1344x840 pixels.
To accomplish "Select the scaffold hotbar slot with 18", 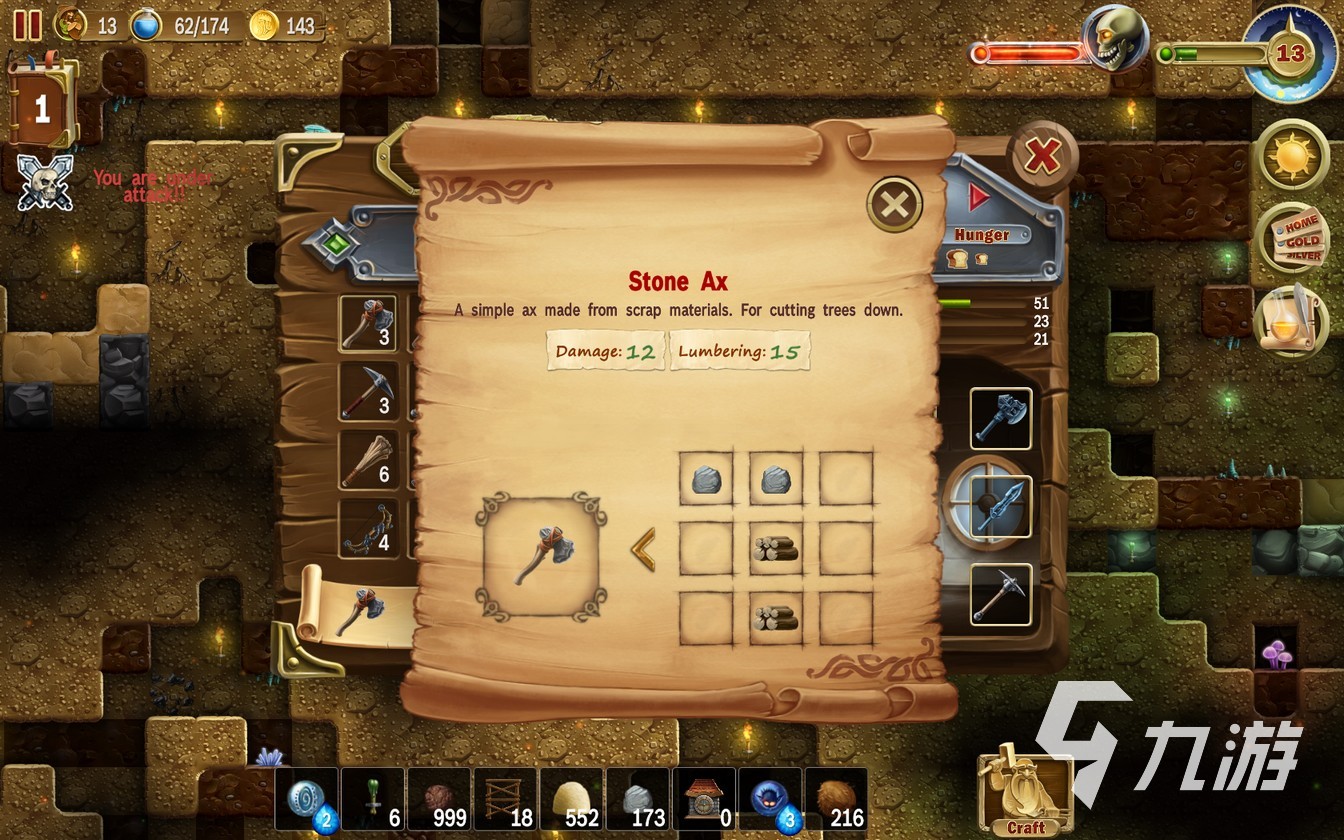I will (506, 800).
